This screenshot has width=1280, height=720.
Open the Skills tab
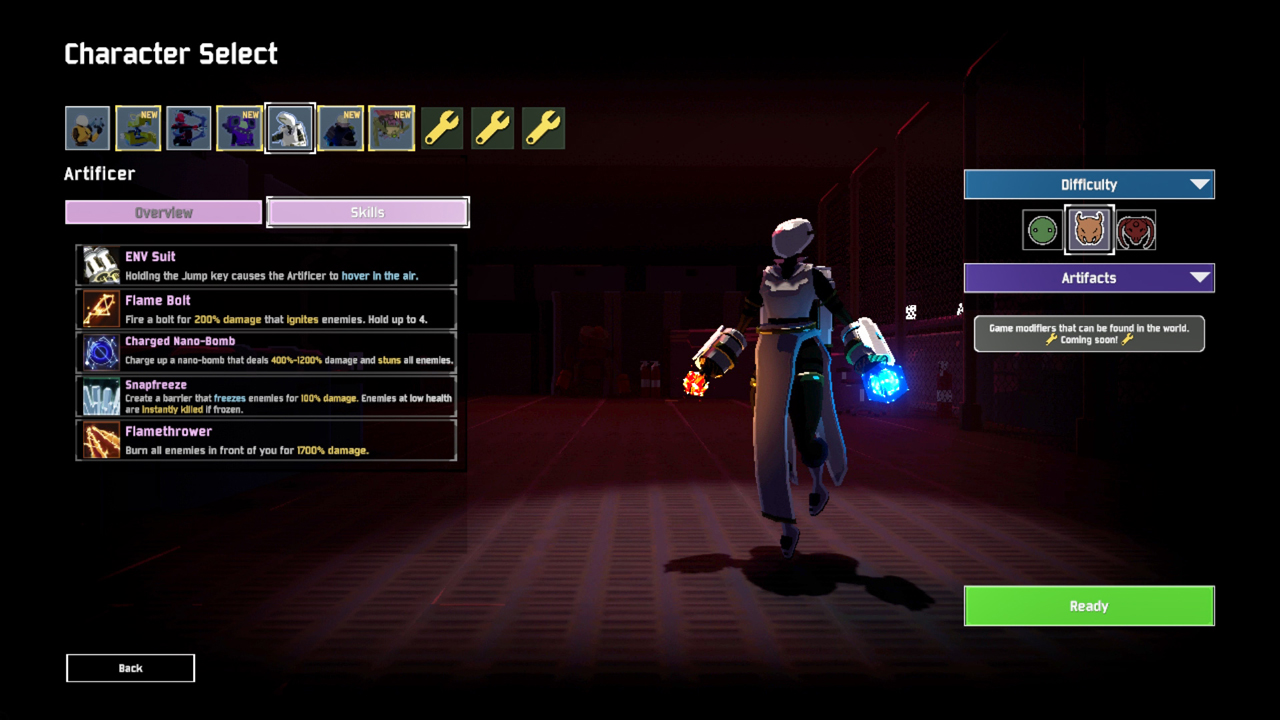[x=367, y=212]
